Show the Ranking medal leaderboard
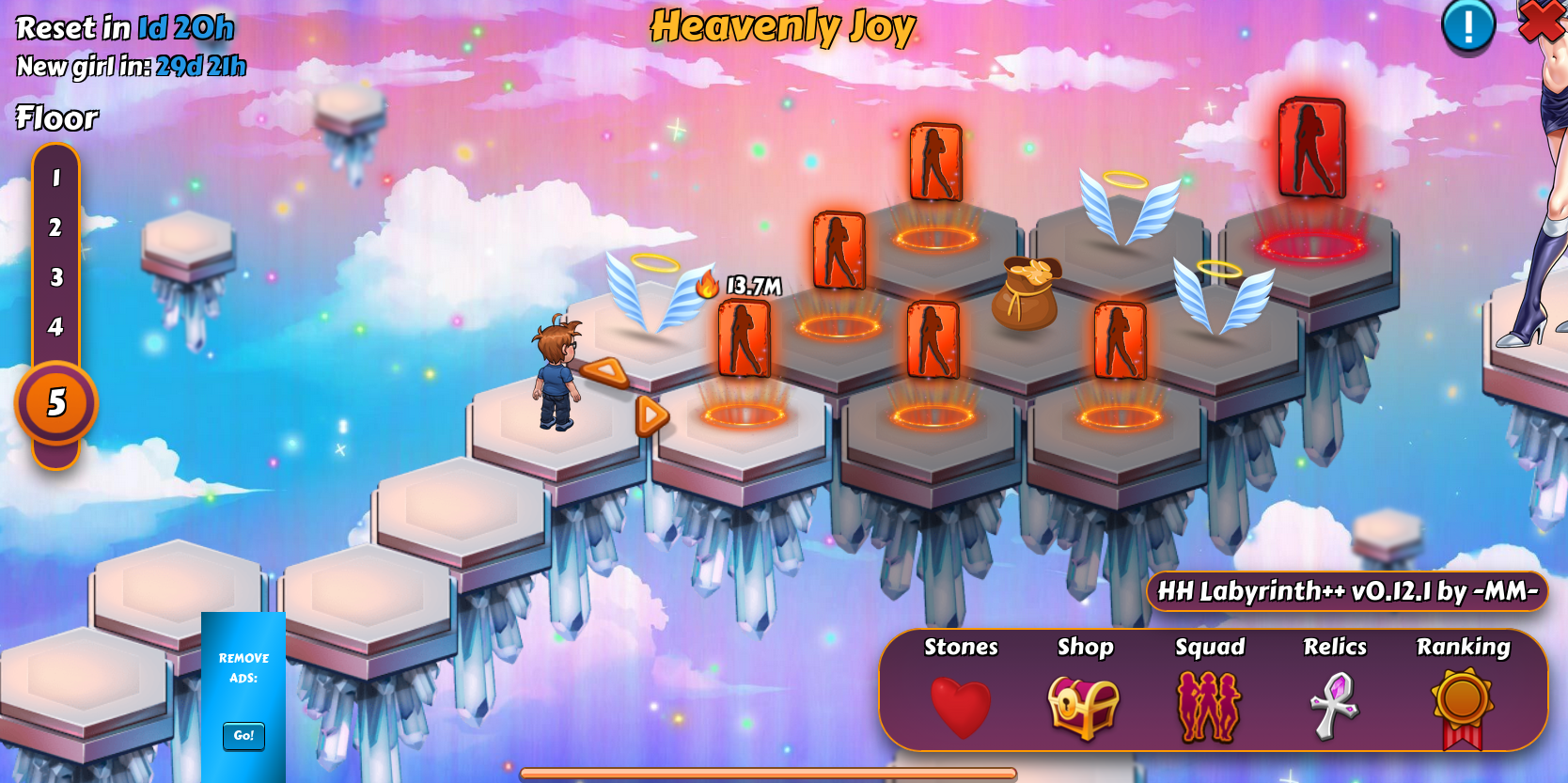This screenshot has width=1568, height=783. click(1462, 707)
